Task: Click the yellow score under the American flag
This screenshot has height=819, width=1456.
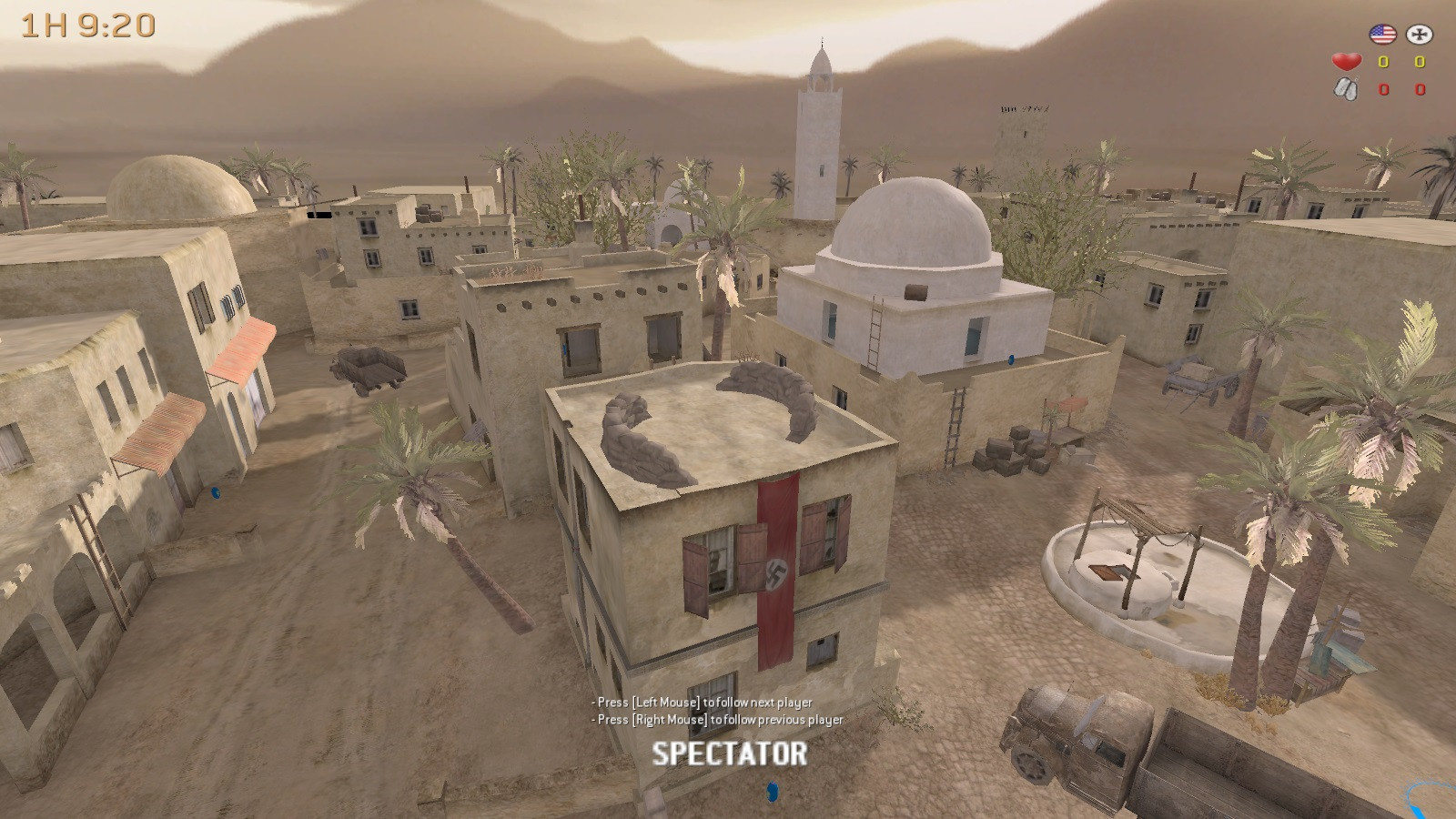Action: pos(1383,63)
